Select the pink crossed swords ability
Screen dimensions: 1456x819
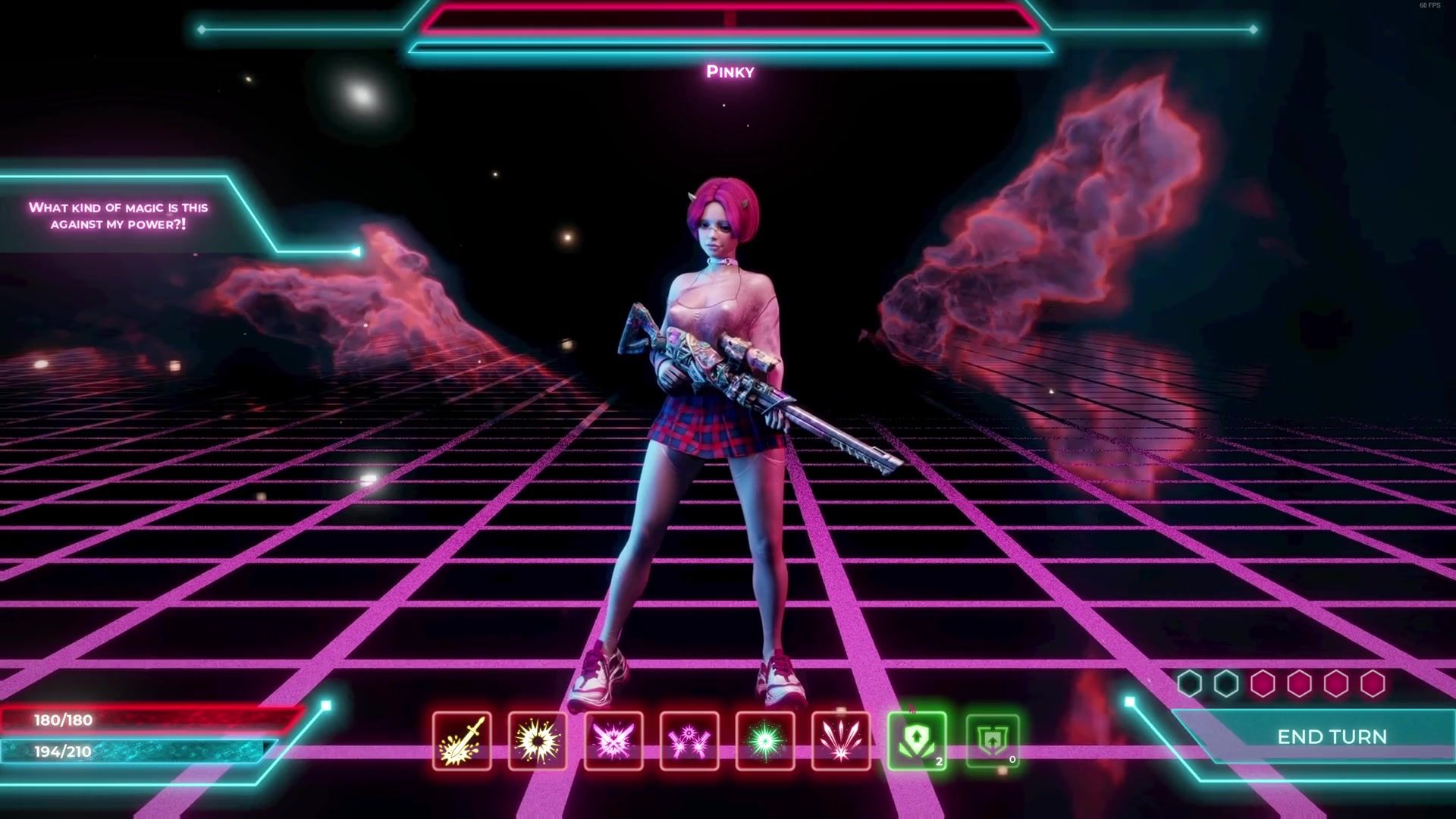coord(613,741)
